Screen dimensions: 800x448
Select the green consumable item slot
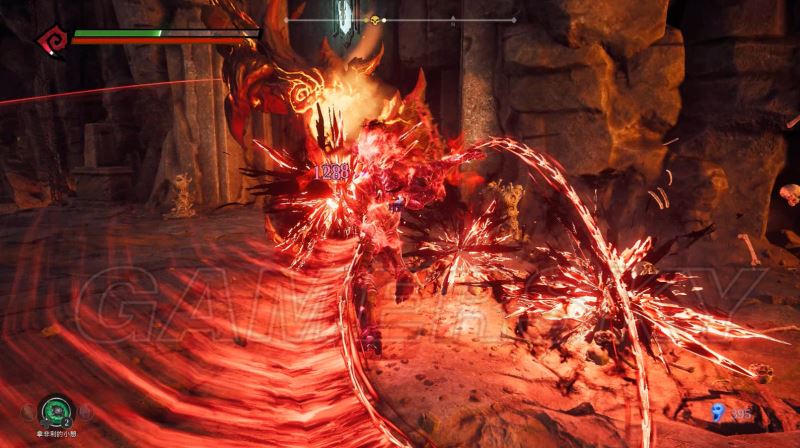[x=55, y=411]
